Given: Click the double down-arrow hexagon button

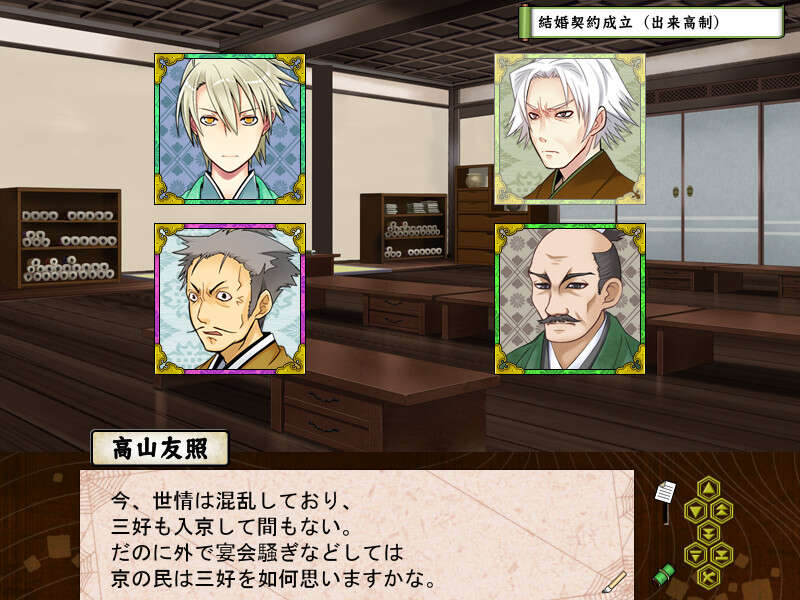Looking at the screenshot, I should tap(707, 531).
